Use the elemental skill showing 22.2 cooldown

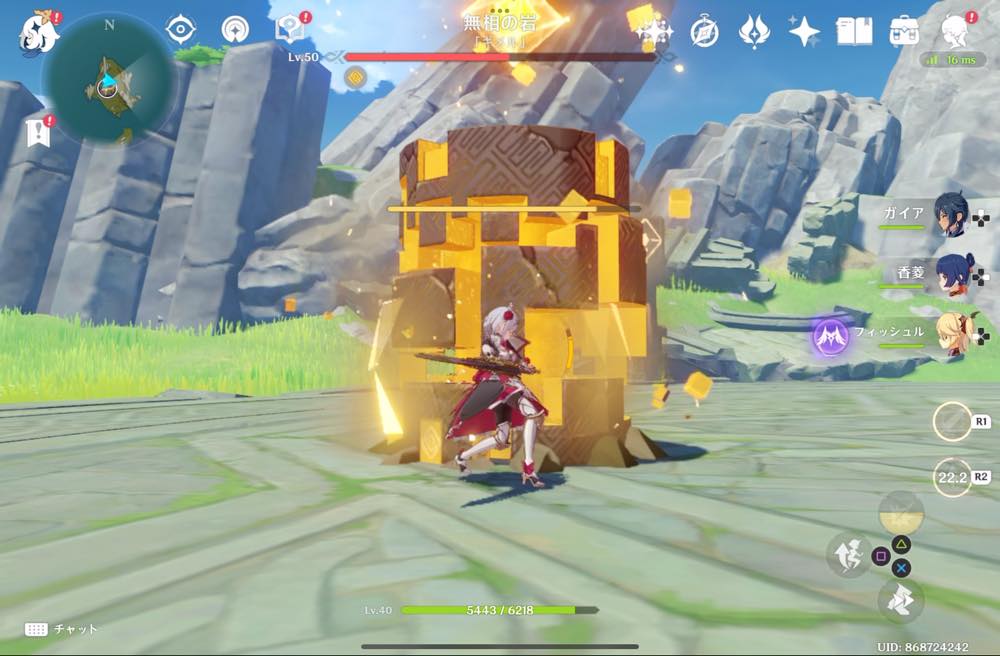[x=951, y=477]
